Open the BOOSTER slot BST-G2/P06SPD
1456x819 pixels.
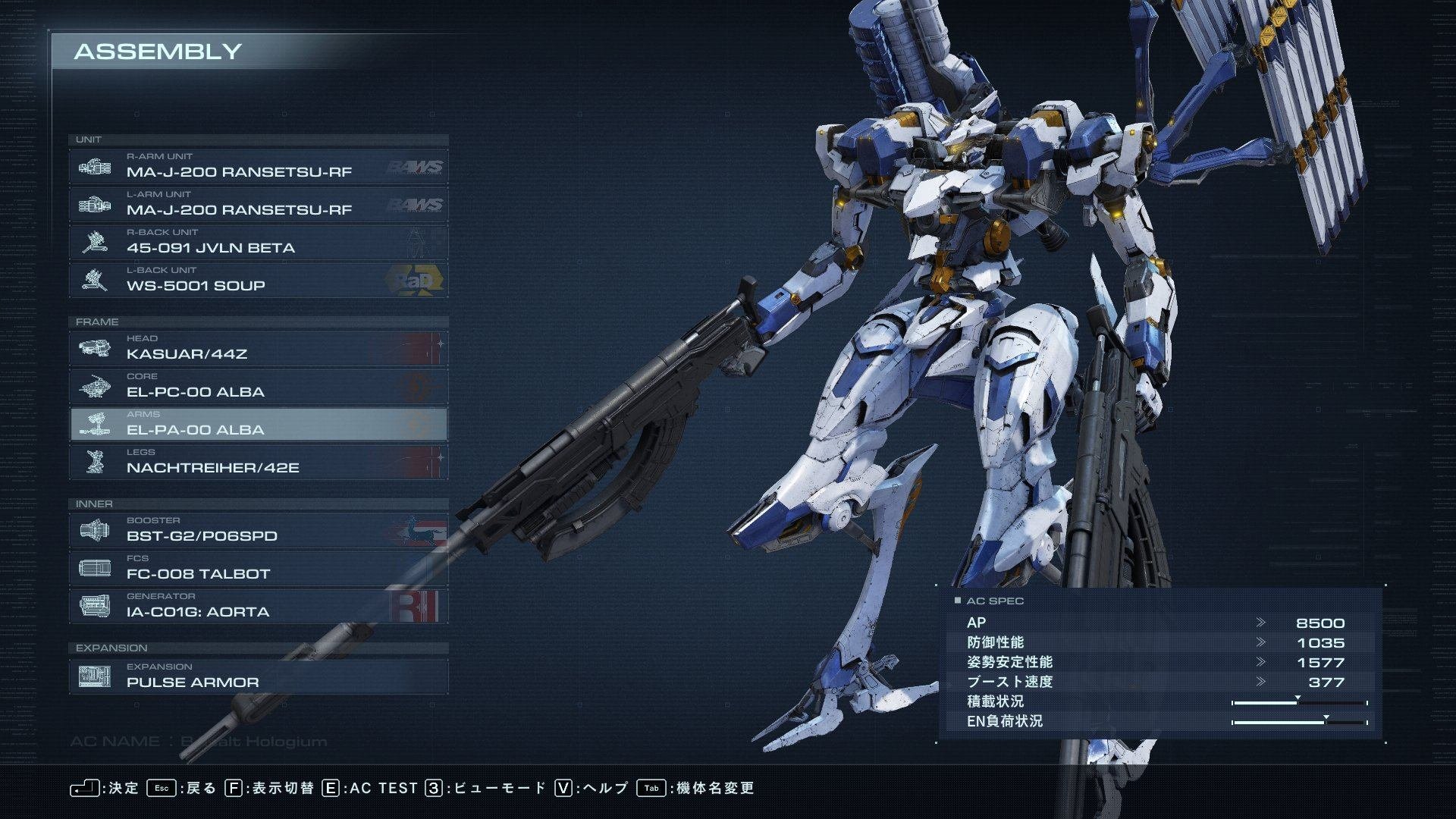[258, 530]
